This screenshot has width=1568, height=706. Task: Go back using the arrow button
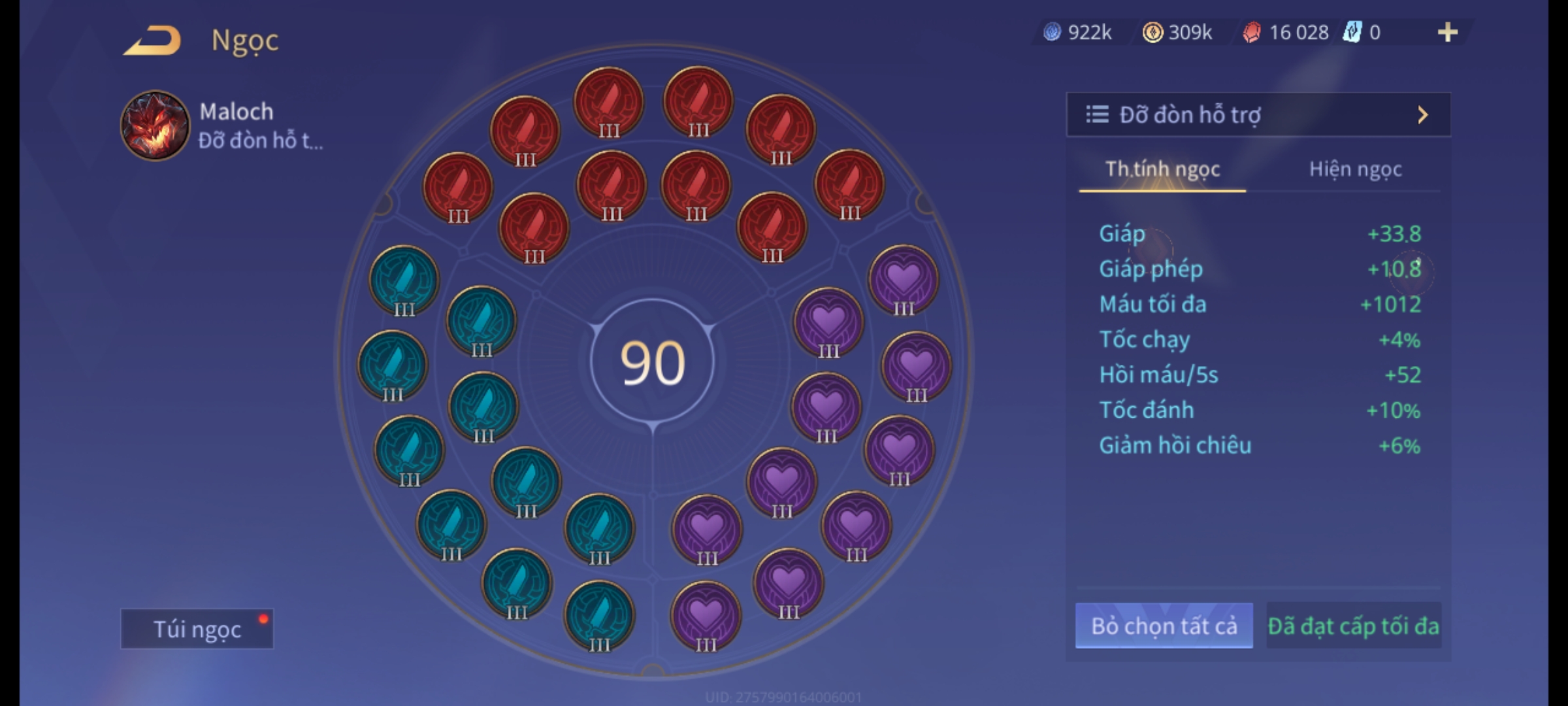pos(152,41)
